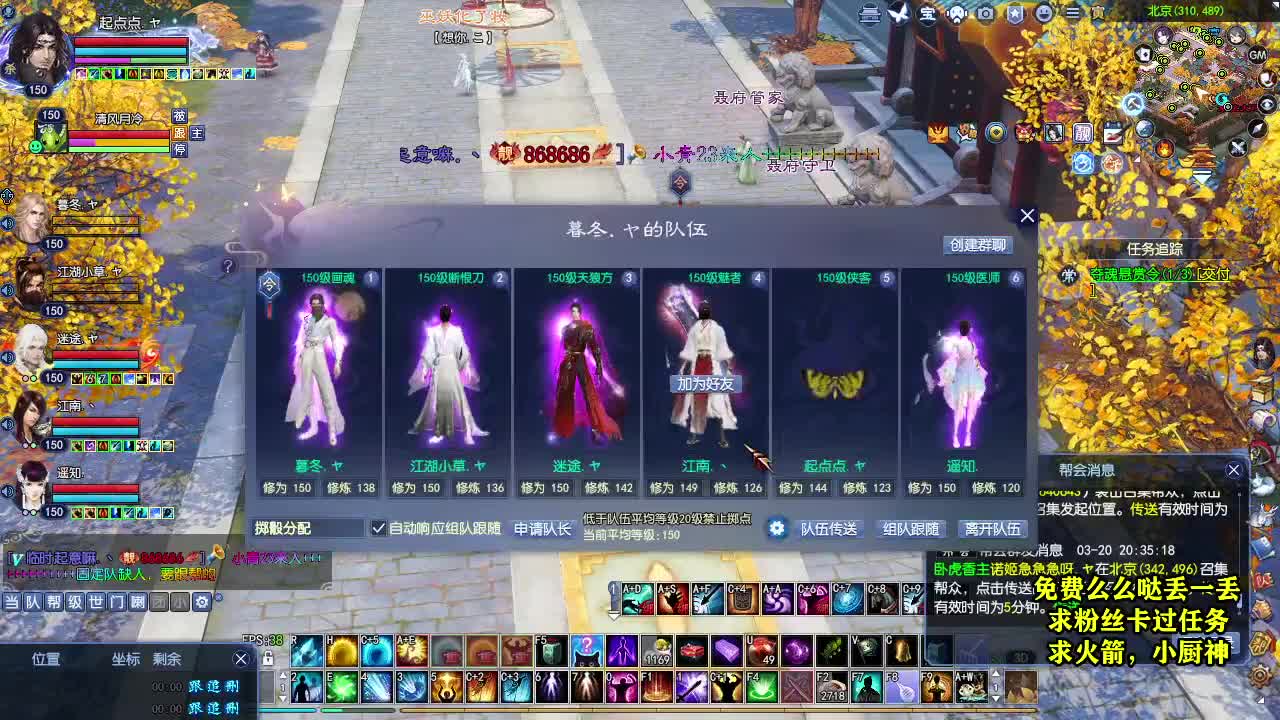This screenshot has height=720, width=1280.
Task: Click the up arrow to switch skill bar pages
Action: [x=283, y=673]
